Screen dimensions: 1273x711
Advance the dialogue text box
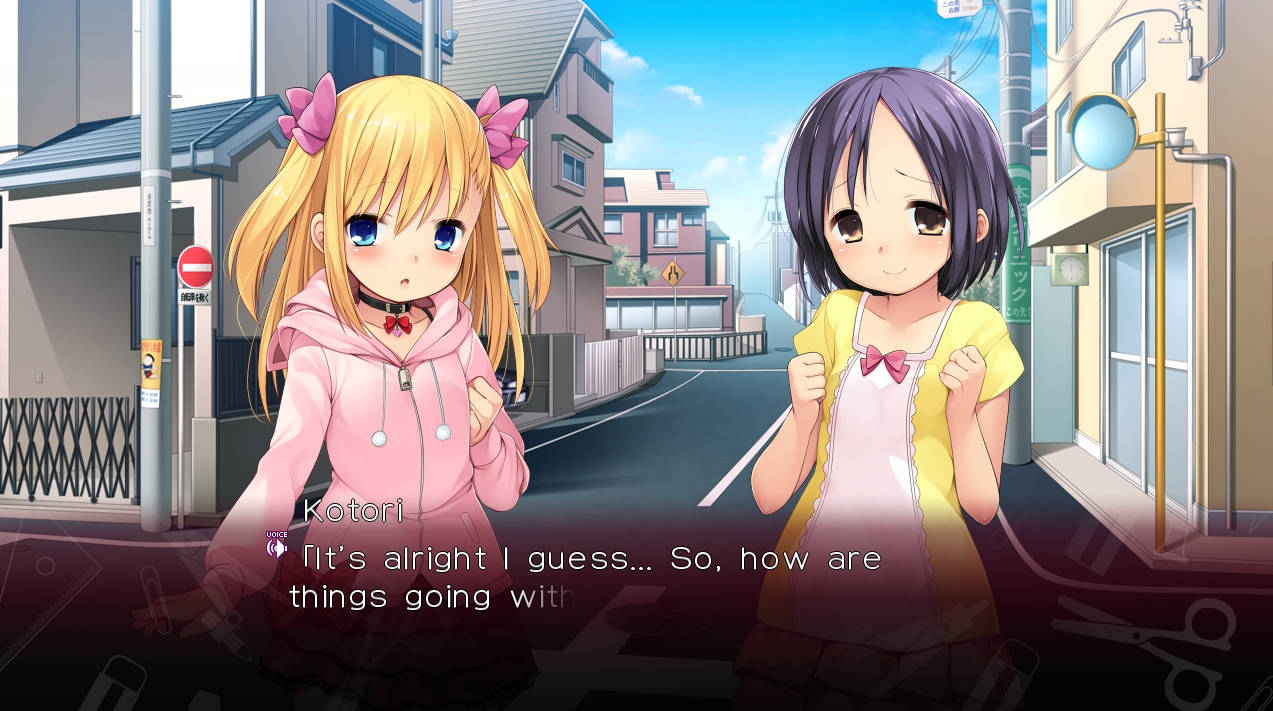(640, 600)
